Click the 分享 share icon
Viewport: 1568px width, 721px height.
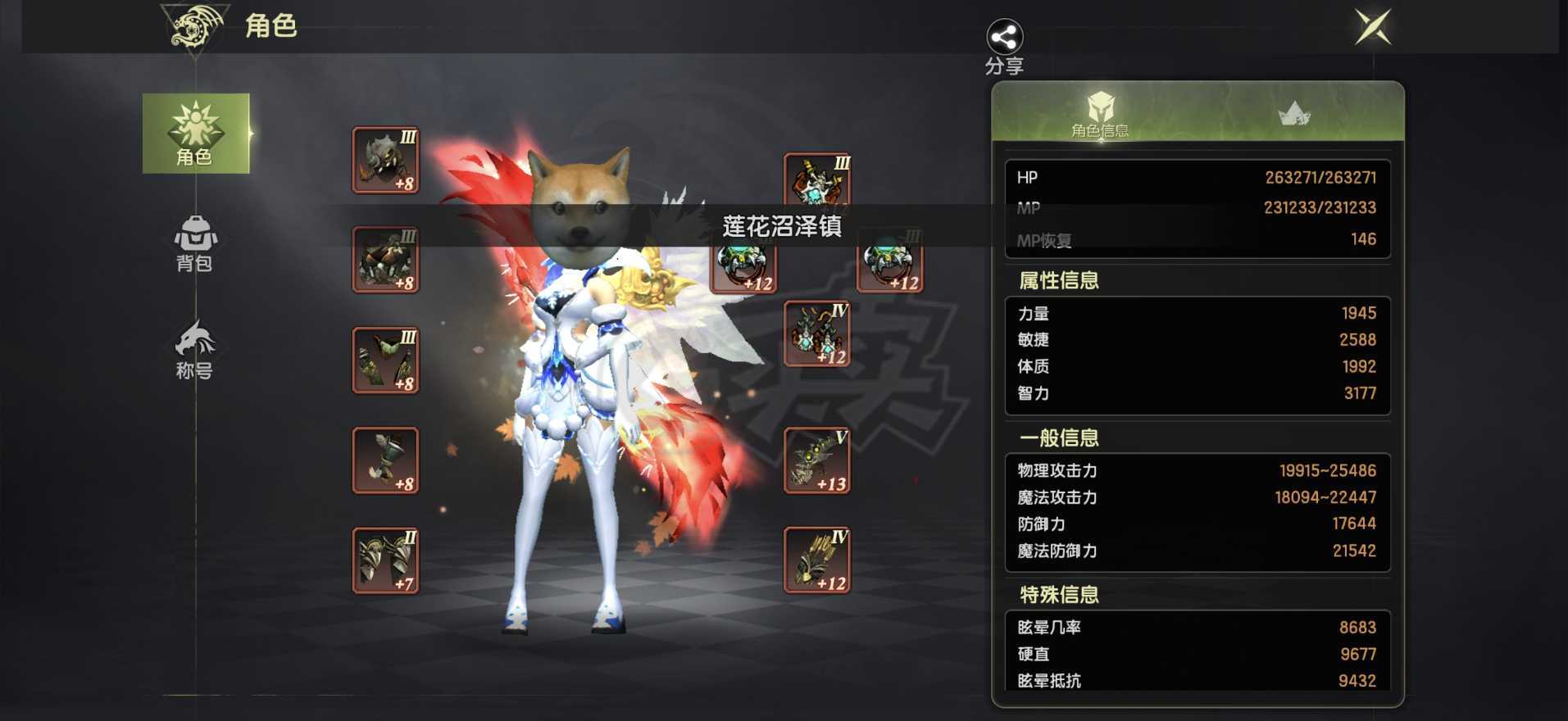pos(1004,37)
